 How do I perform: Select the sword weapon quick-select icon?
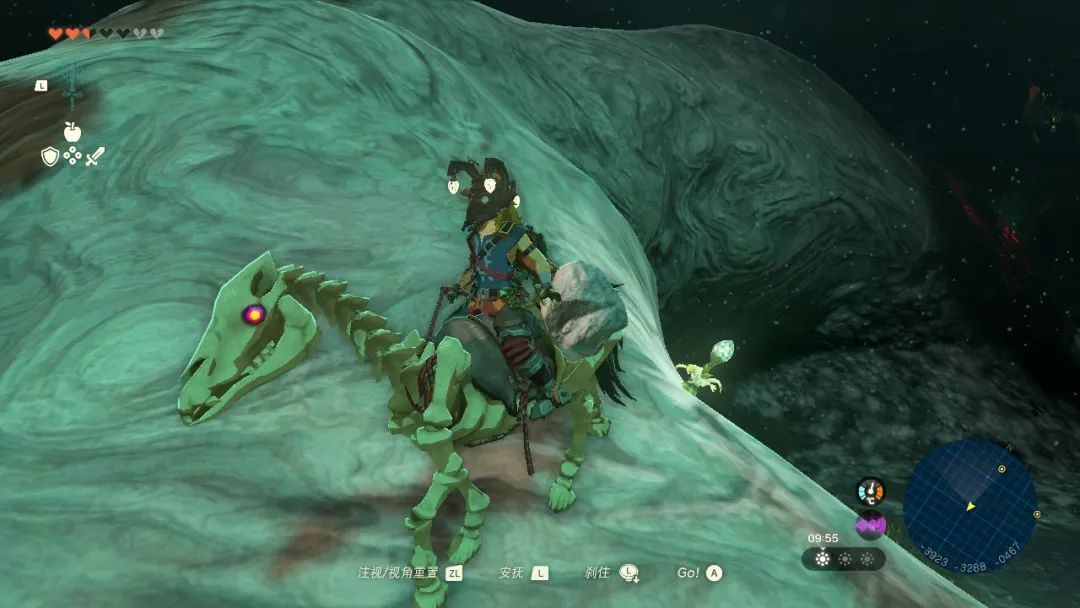pos(95,156)
